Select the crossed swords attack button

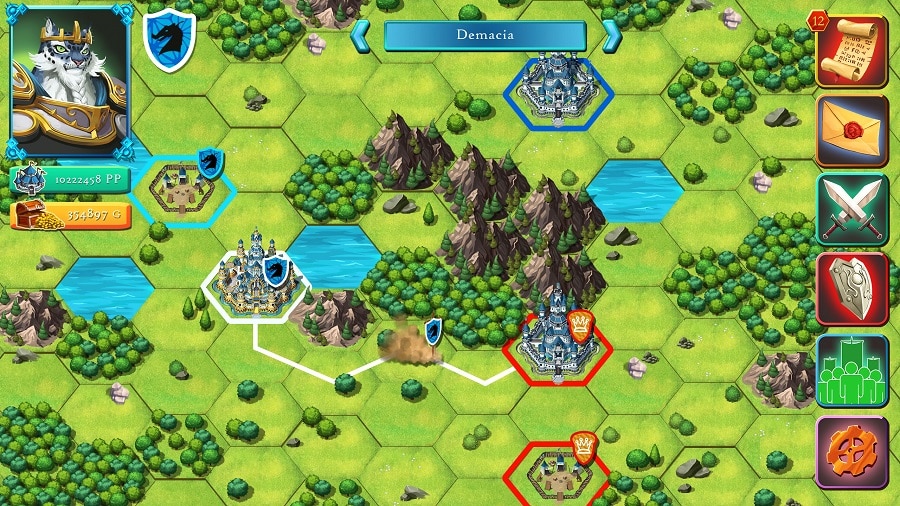852,209
